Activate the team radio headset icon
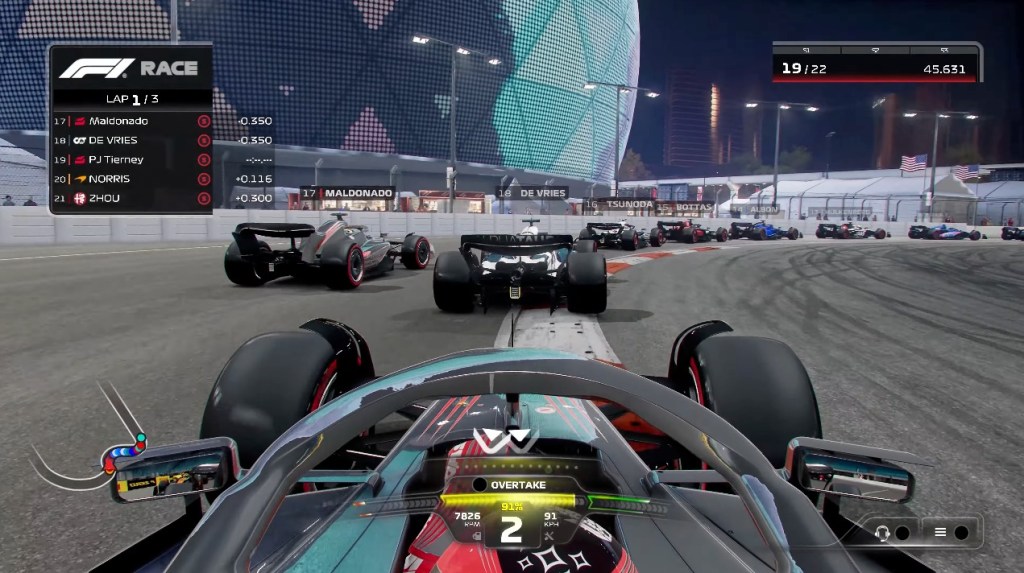Image resolution: width=1024 pixels, height=573 pixels. (882, 532)
